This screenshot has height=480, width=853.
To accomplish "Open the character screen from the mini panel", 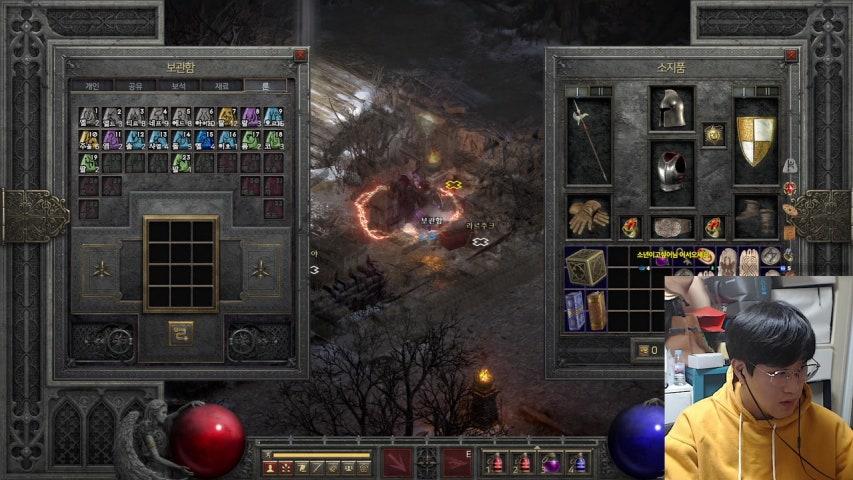I will 270,467.
